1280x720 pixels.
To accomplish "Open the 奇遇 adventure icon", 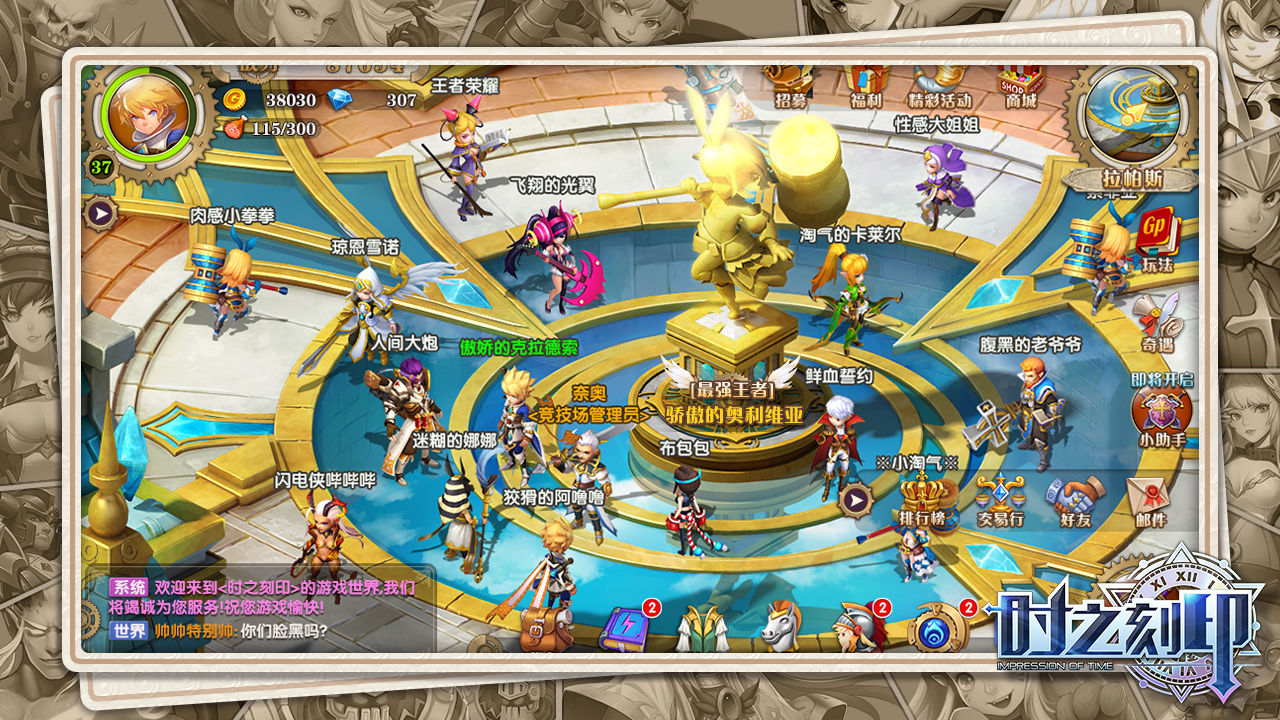I will coord(1156,322).
